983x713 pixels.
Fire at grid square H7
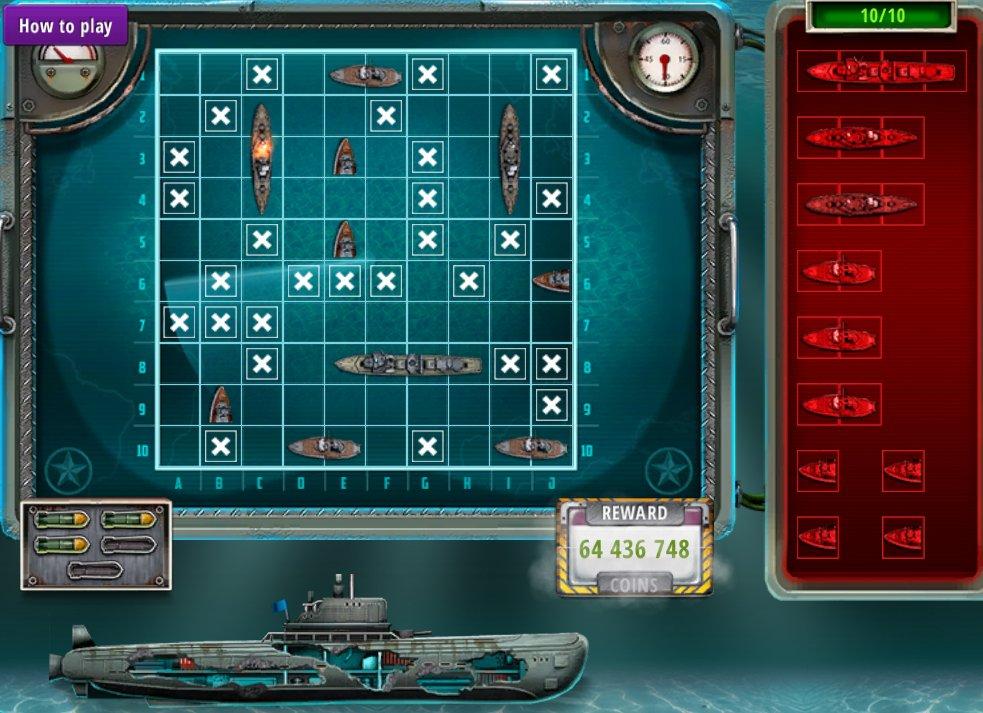tap(468, 323)
